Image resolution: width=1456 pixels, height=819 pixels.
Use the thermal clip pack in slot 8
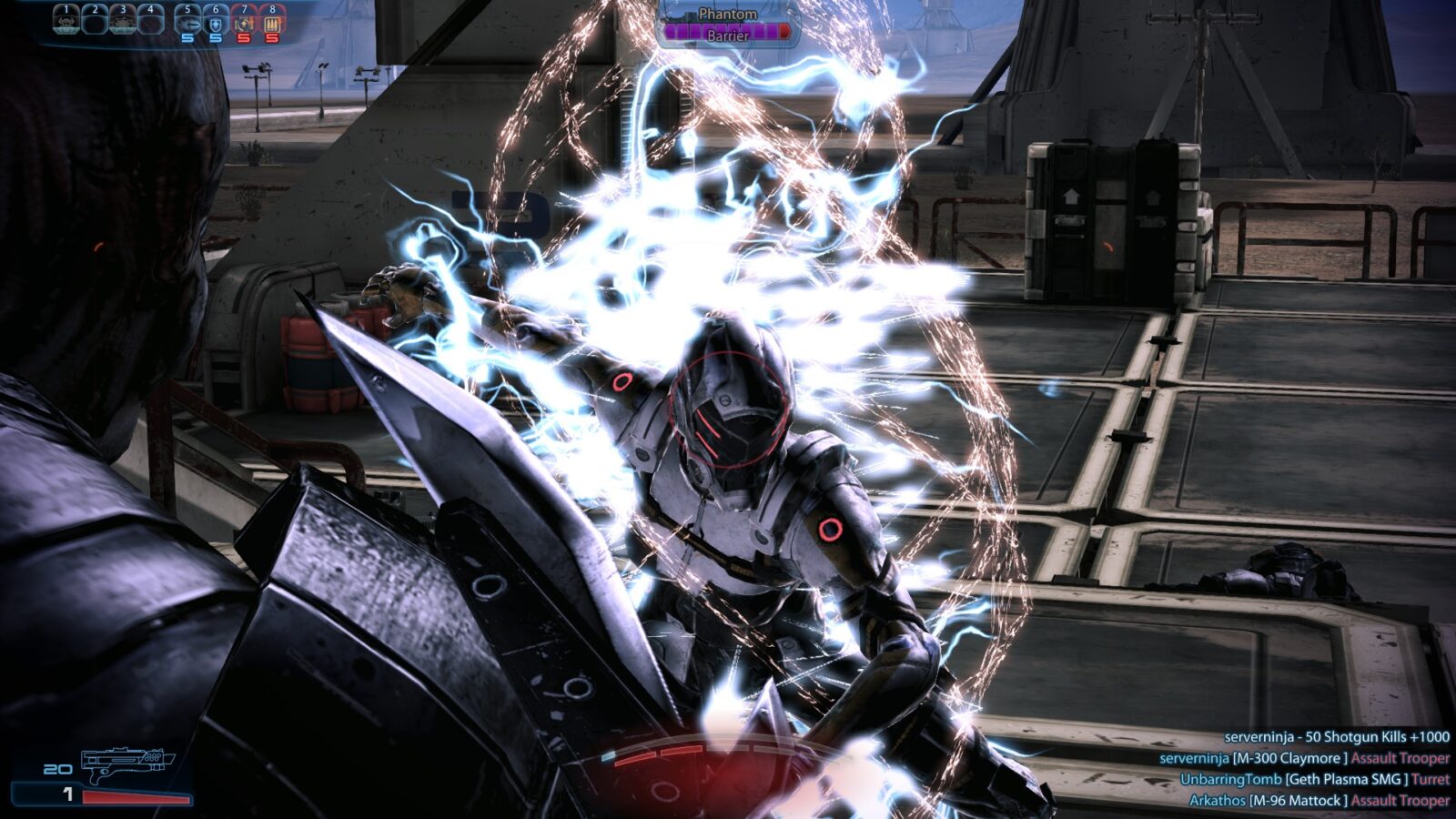click(x=272, y=21)
